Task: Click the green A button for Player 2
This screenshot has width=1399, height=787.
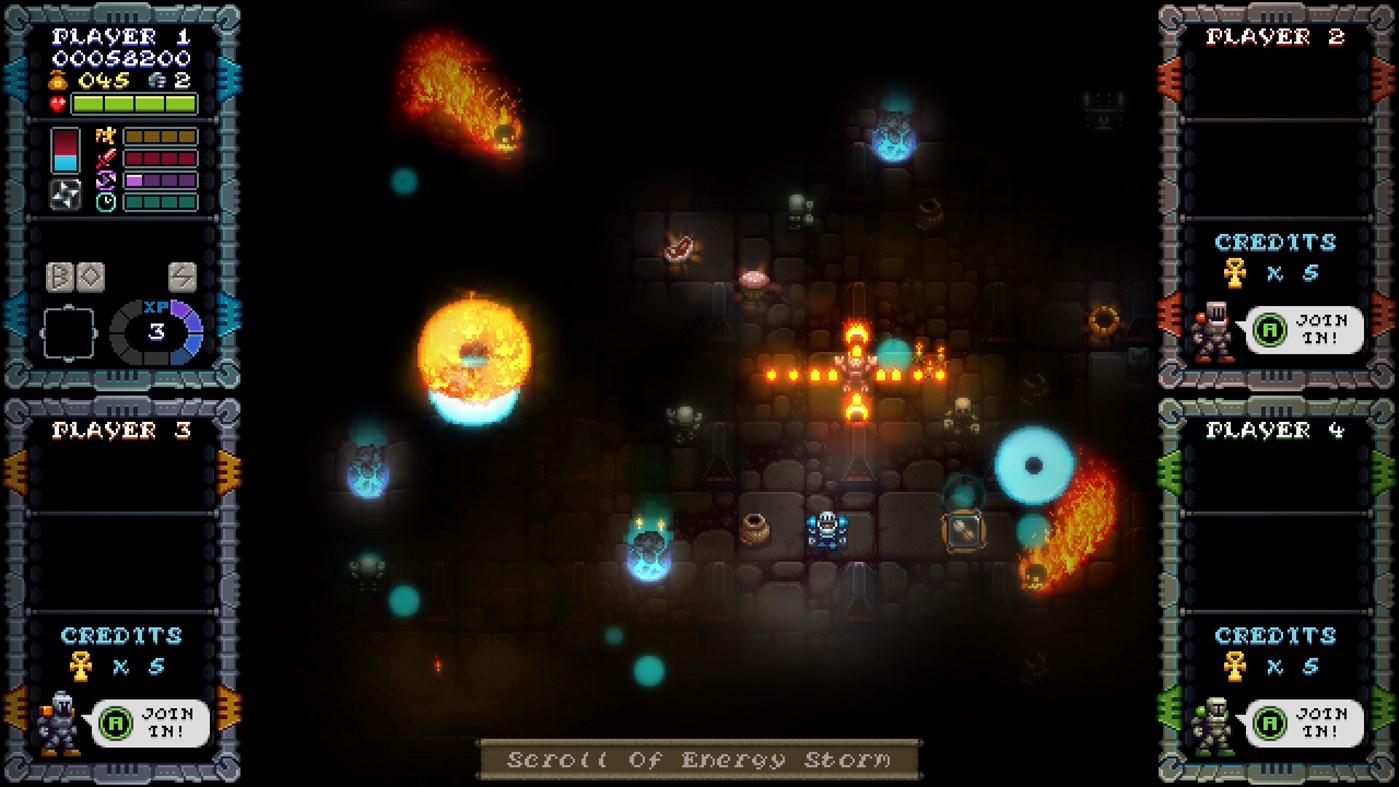Action: (x=1270, y=327)
